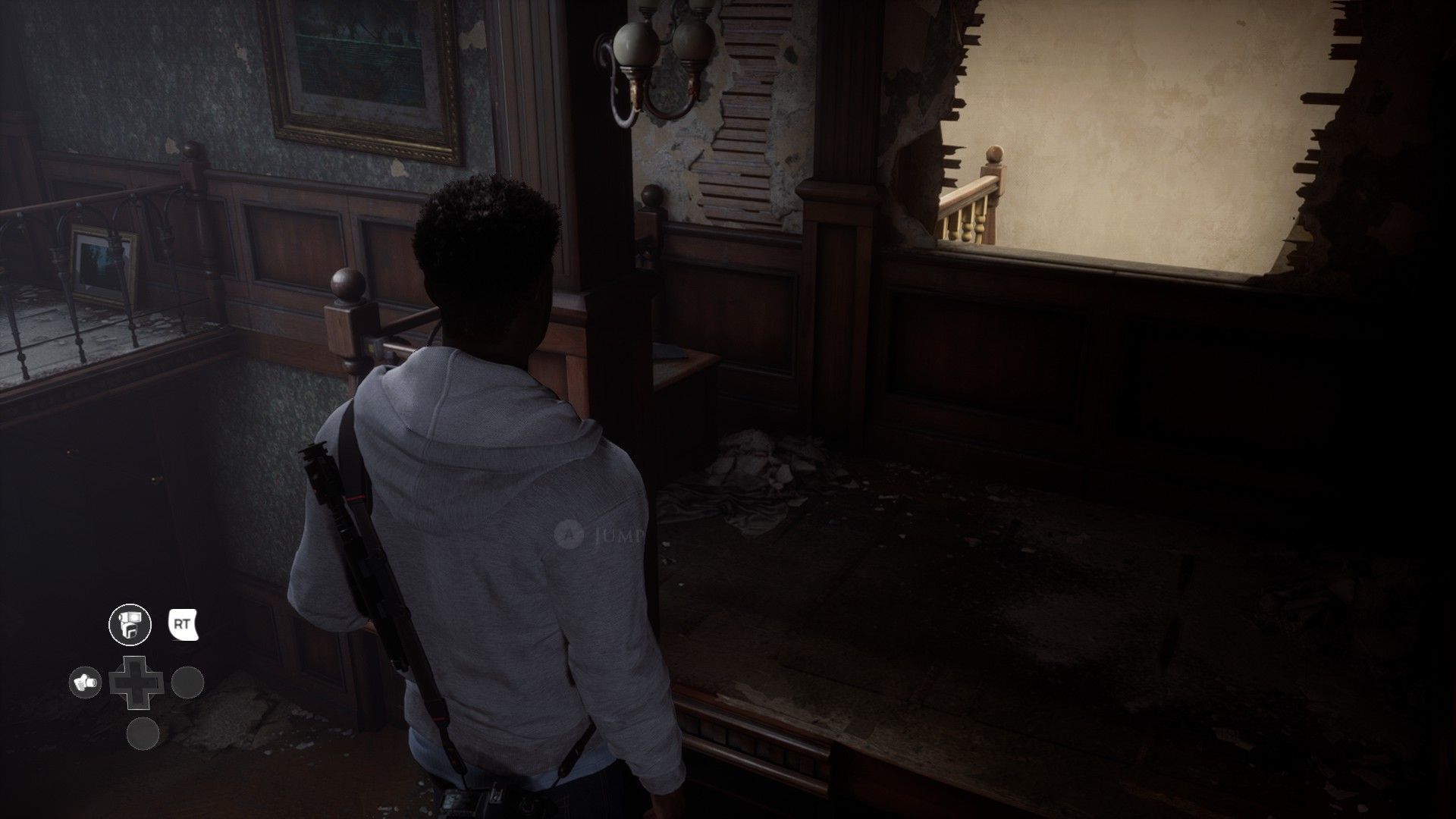
Task: Select the equipped camera flash item slot
Action: click(130, 626)
